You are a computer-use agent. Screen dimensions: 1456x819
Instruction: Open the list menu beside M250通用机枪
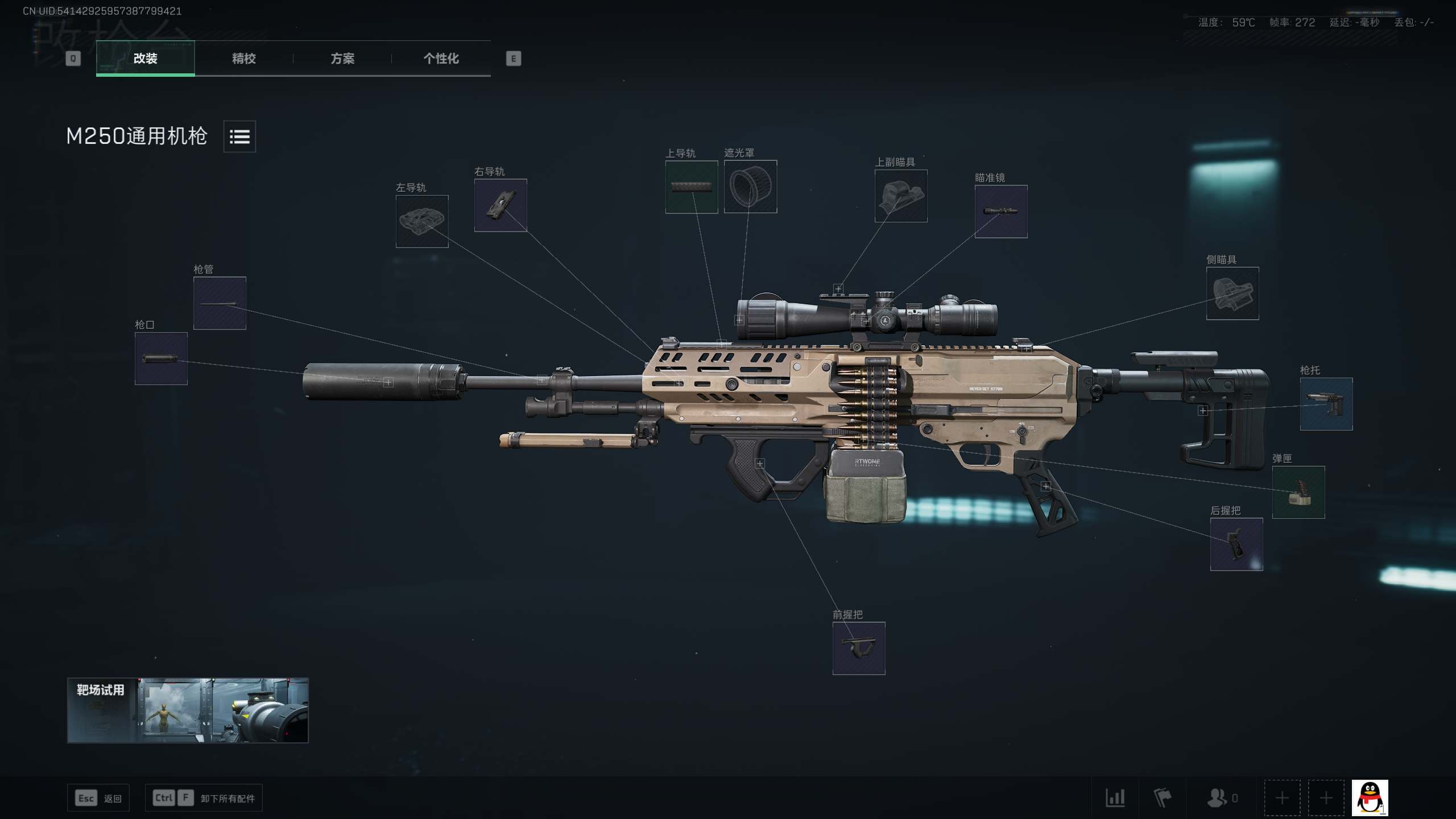(239, 136)
